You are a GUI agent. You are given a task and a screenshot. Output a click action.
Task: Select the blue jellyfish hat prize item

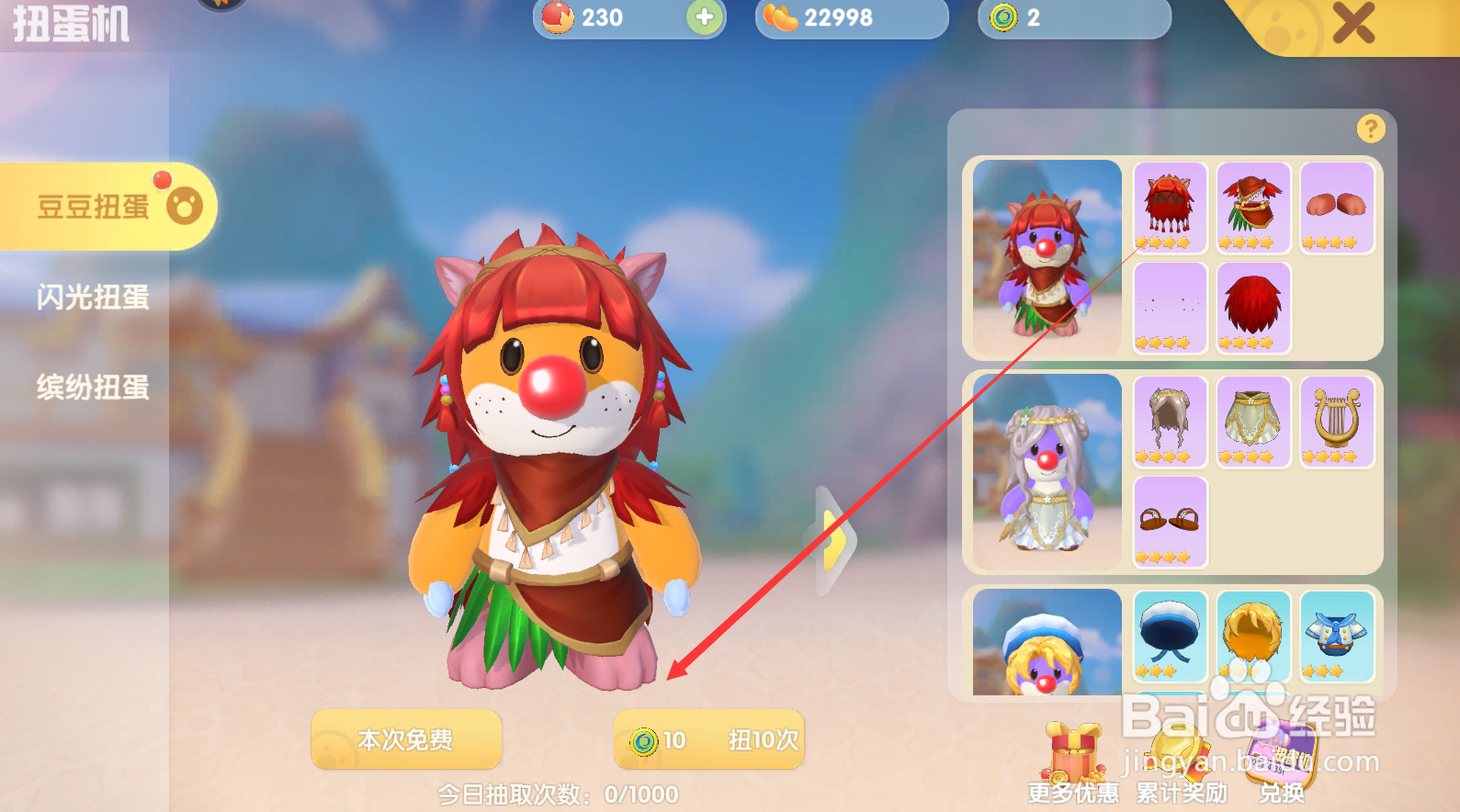pyautogui.click(x=1169, y=637)
